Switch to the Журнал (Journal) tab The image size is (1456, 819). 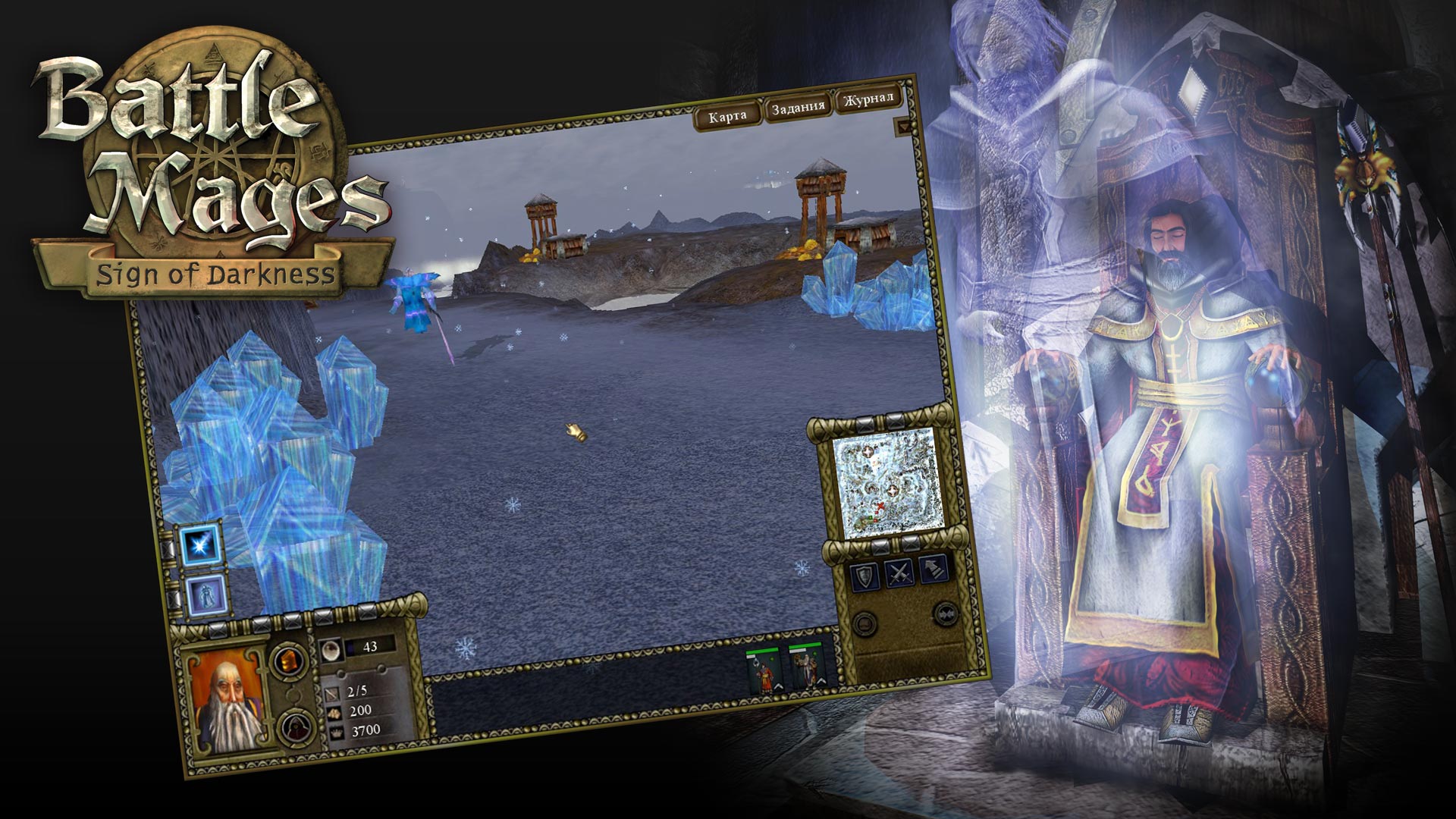click(868, 101)
